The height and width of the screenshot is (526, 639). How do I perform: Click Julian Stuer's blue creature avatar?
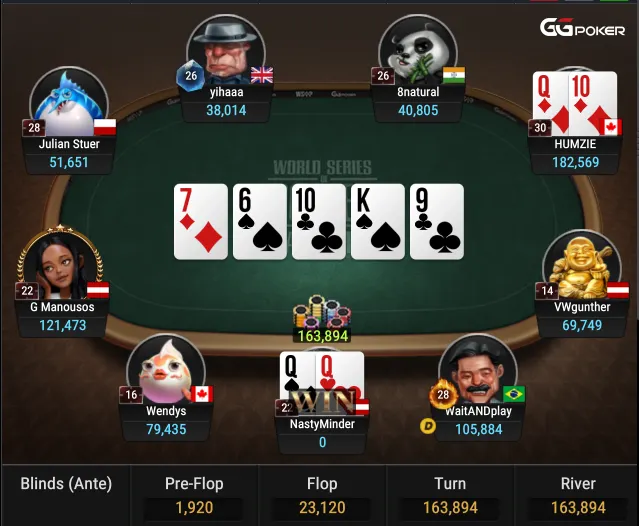(69, 102)
